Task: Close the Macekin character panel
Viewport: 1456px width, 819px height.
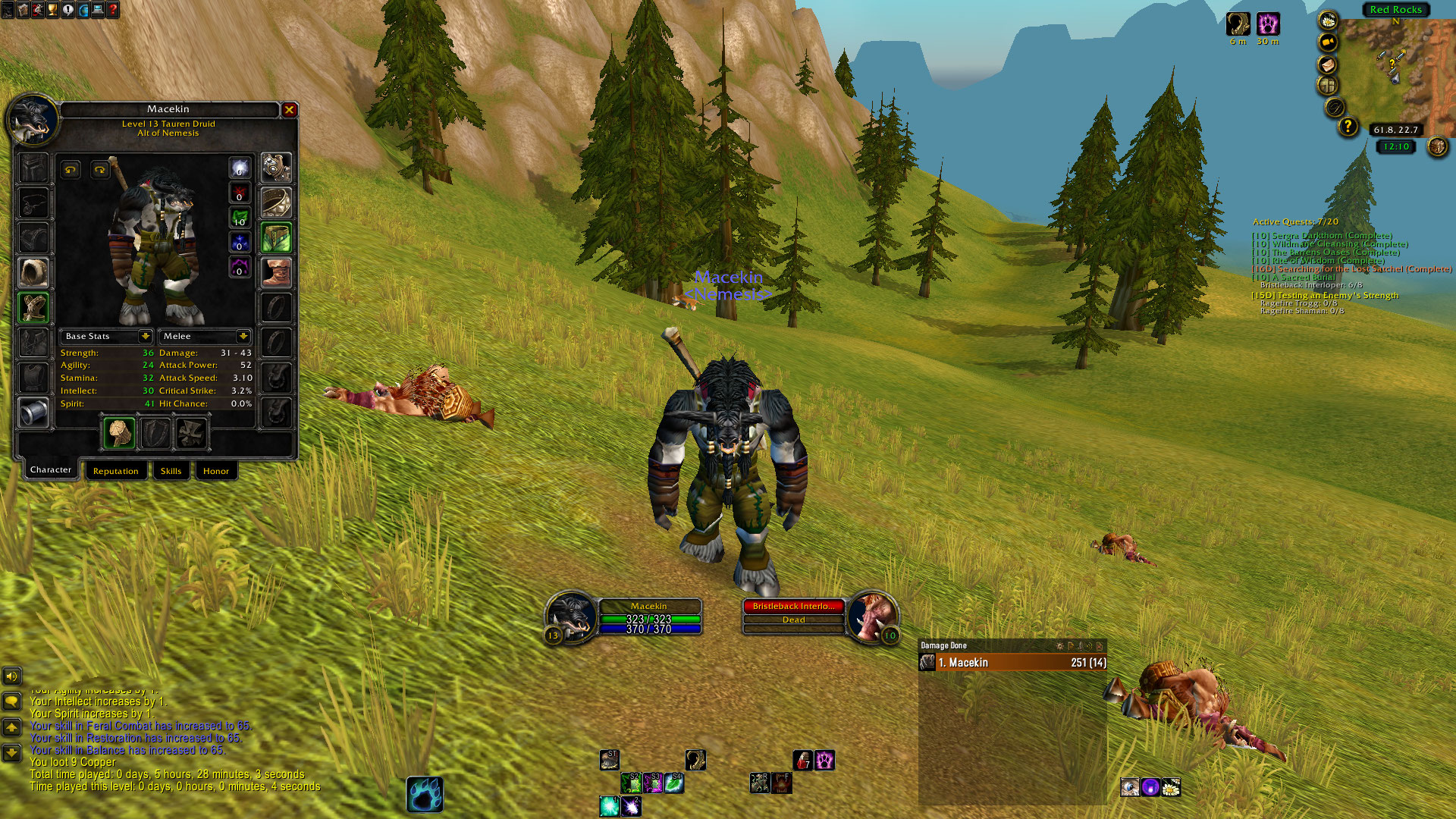Action: click(x=289, y=110)
